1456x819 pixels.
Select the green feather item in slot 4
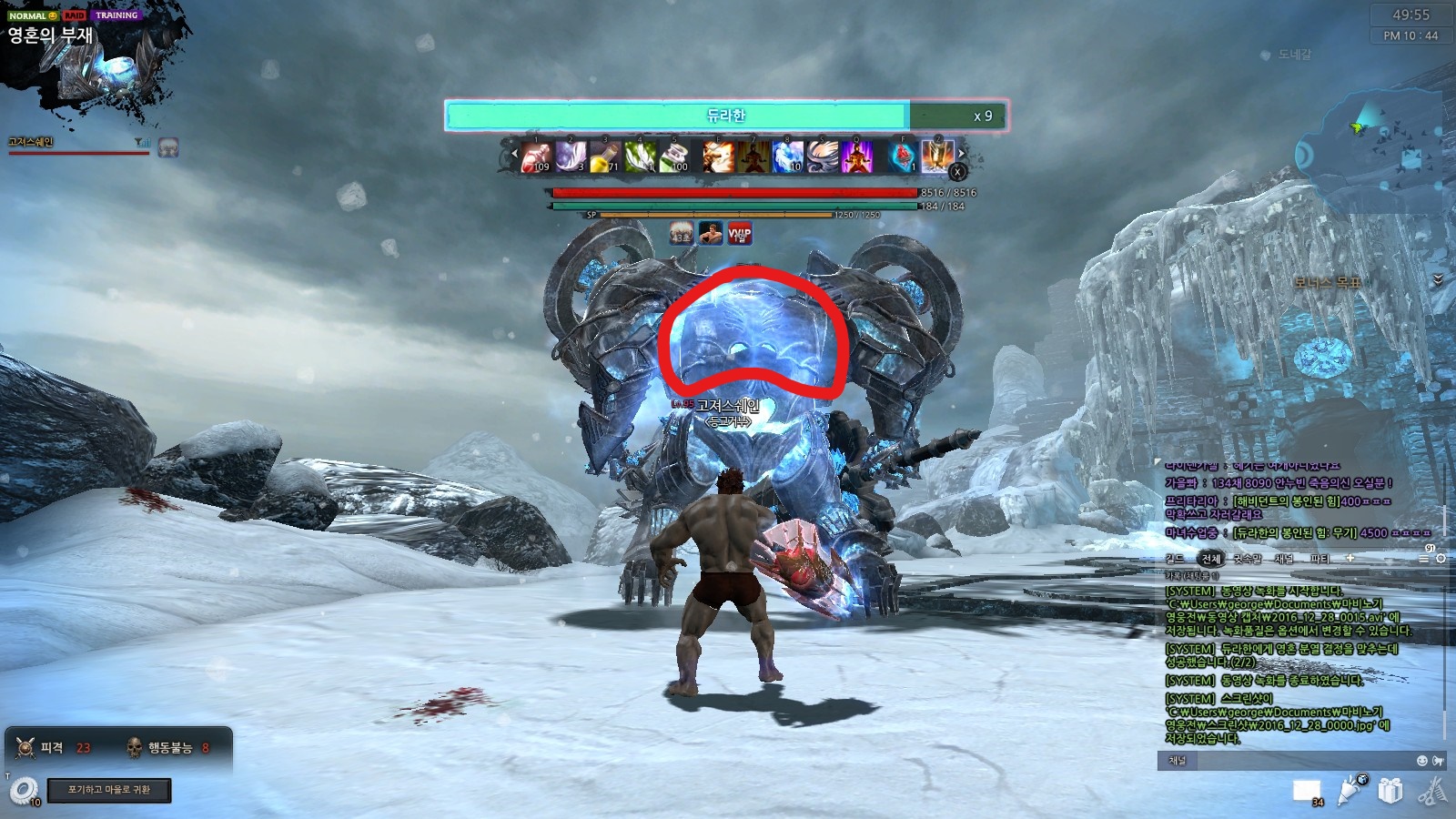[640, 157]
